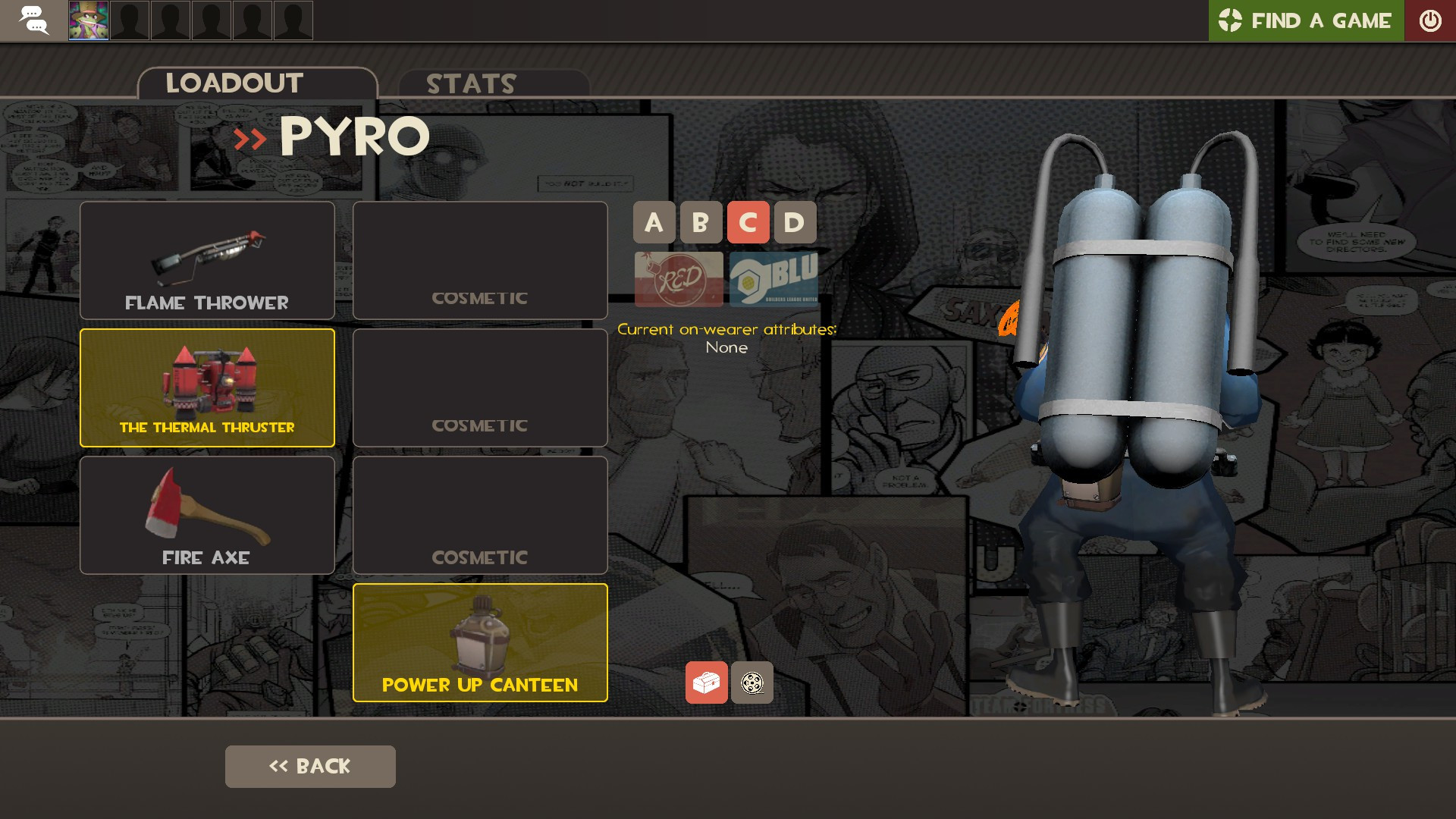Viewport: 1456px width, 819px height.
Task: Open the empty top Cosmetic slot
Action: coord(480,260)
